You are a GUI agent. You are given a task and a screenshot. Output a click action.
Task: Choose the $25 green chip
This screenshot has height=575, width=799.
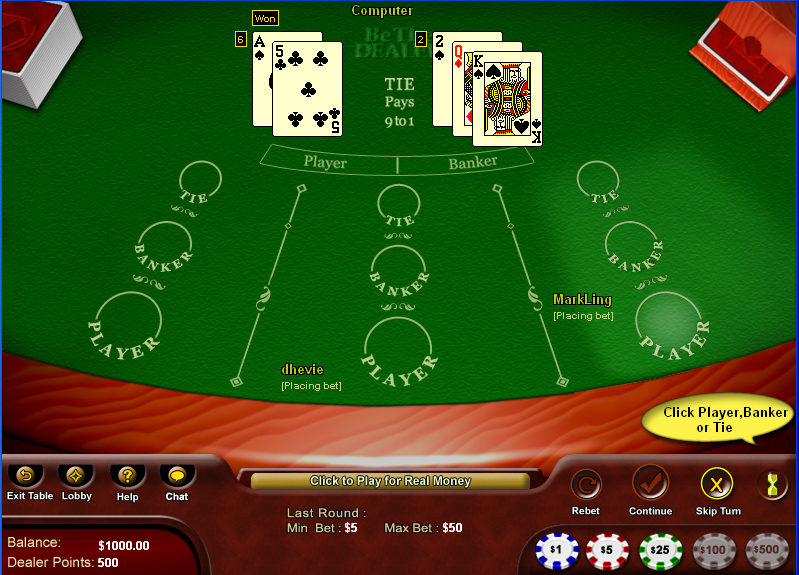(x=660, y=550)
